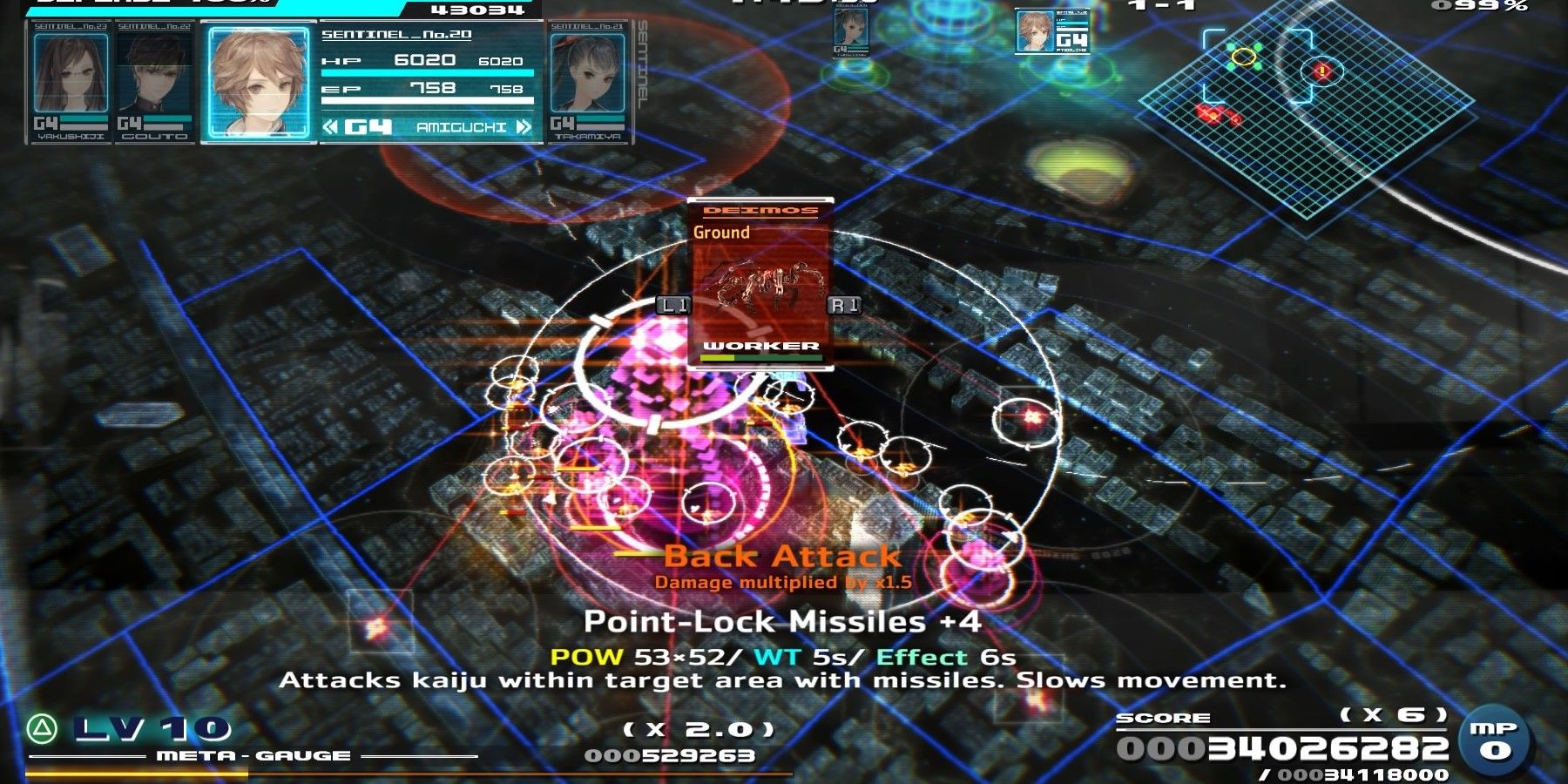Cycle left with the arrow beside G4 AMIGUCHI
The height and width of the screenshot is (784, 1568).
click(x=331, y=127)
